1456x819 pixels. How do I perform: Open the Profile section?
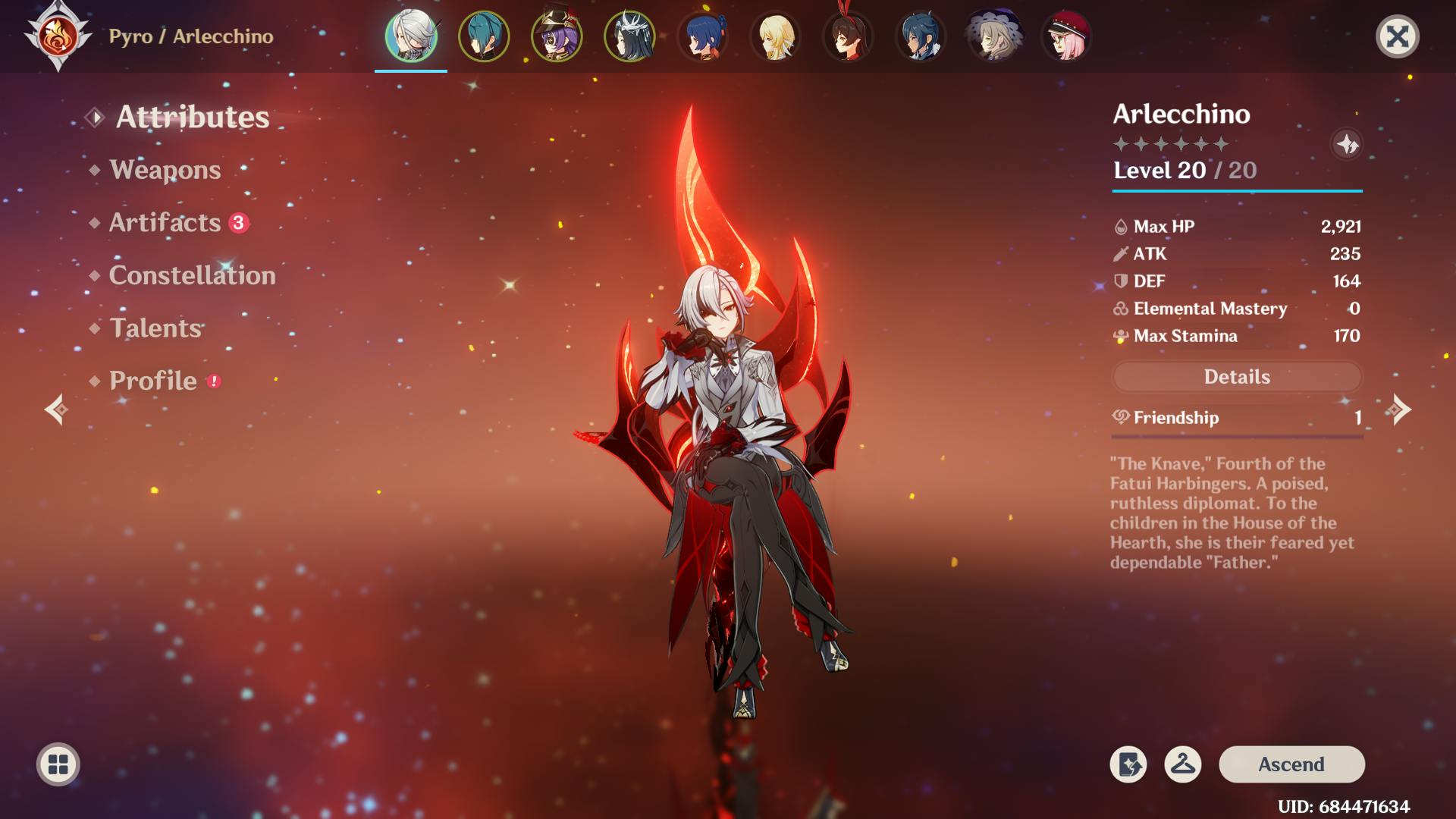pos(152,381)
